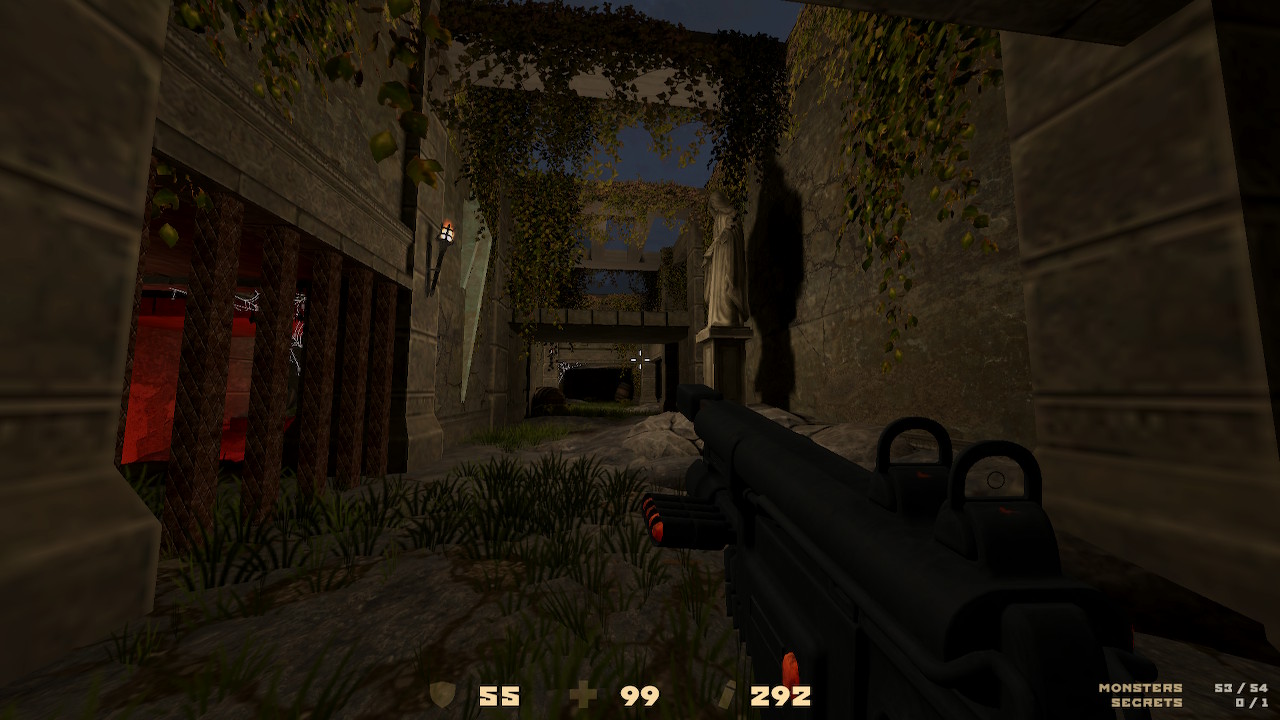Screen dimensions: 1280x720
Task: Click the dark doorway beneath the bridge
Action: point(590,385)
